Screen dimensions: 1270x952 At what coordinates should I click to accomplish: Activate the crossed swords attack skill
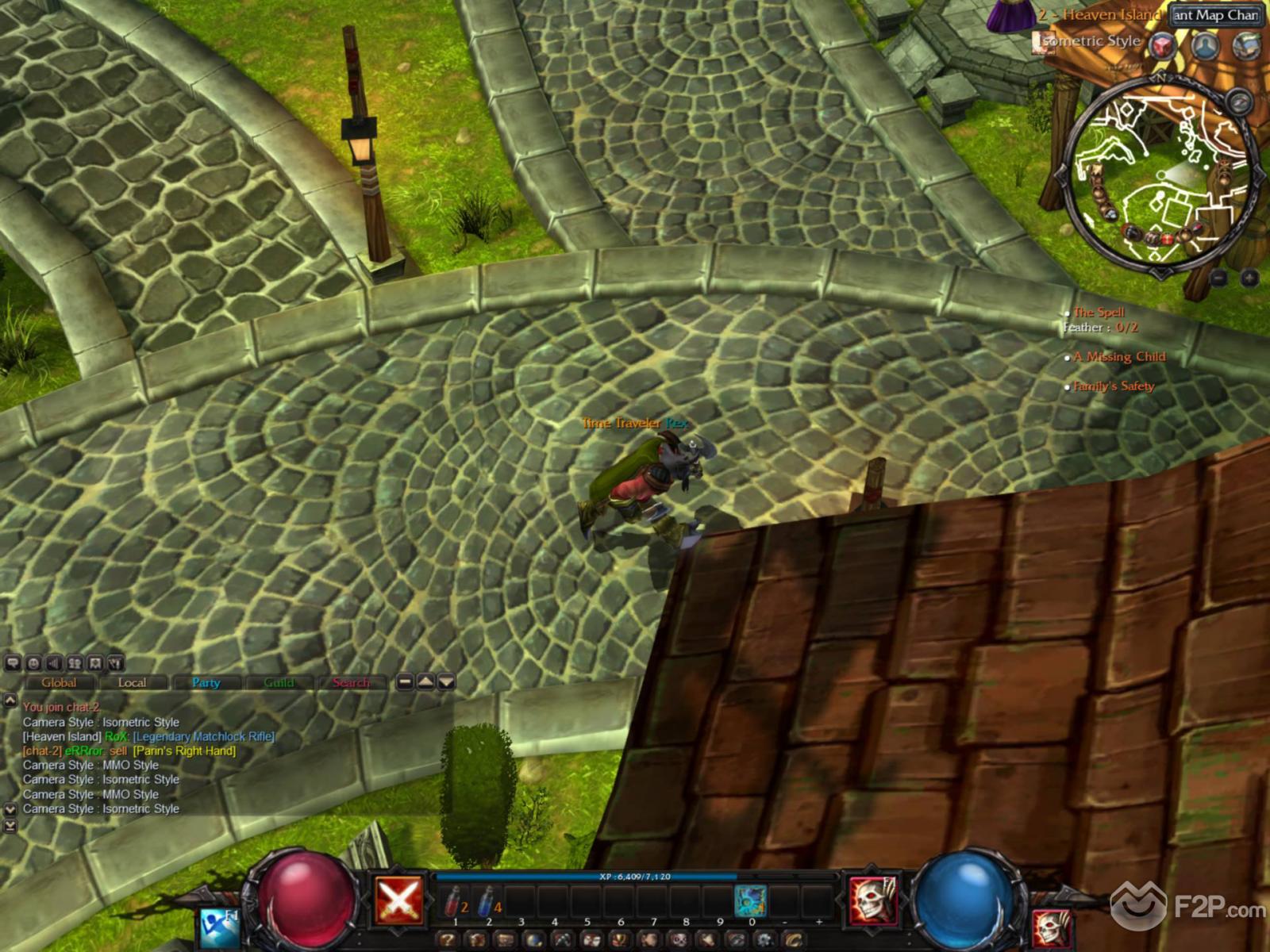pyautogui.click(x=399, y=900)
